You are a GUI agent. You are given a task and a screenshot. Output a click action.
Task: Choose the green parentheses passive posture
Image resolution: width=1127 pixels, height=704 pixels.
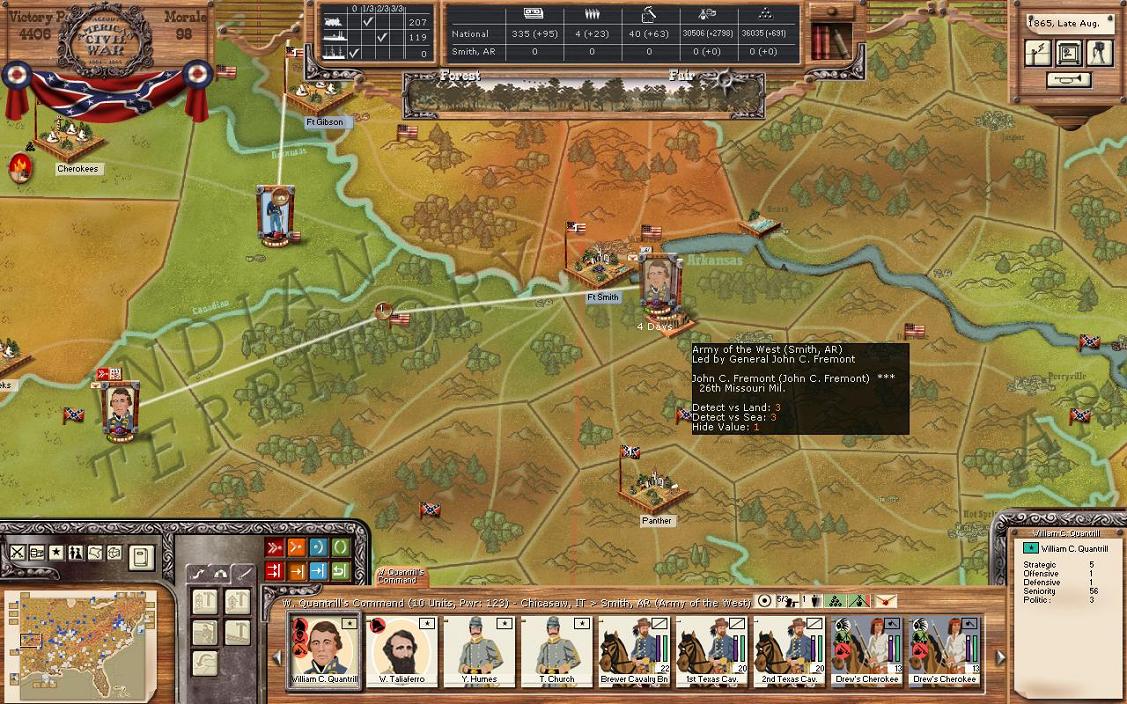339,547
